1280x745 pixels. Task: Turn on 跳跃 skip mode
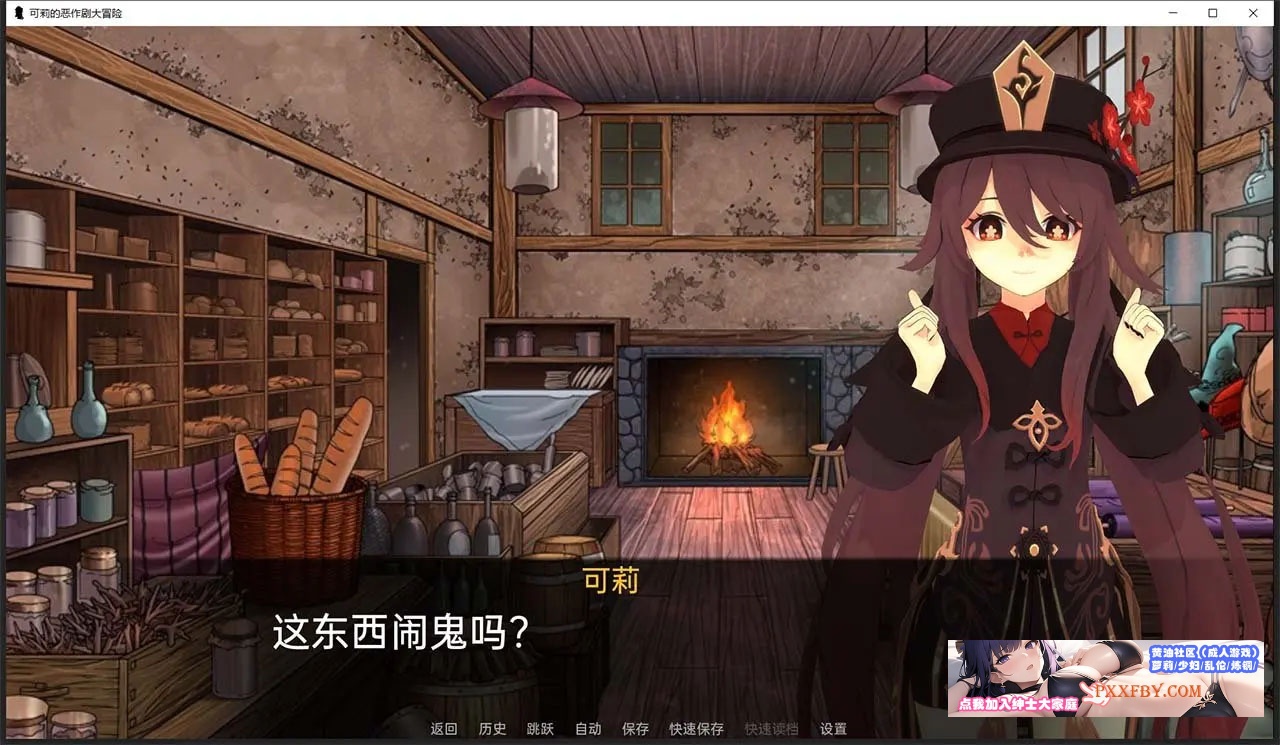(x=540, y=730)
